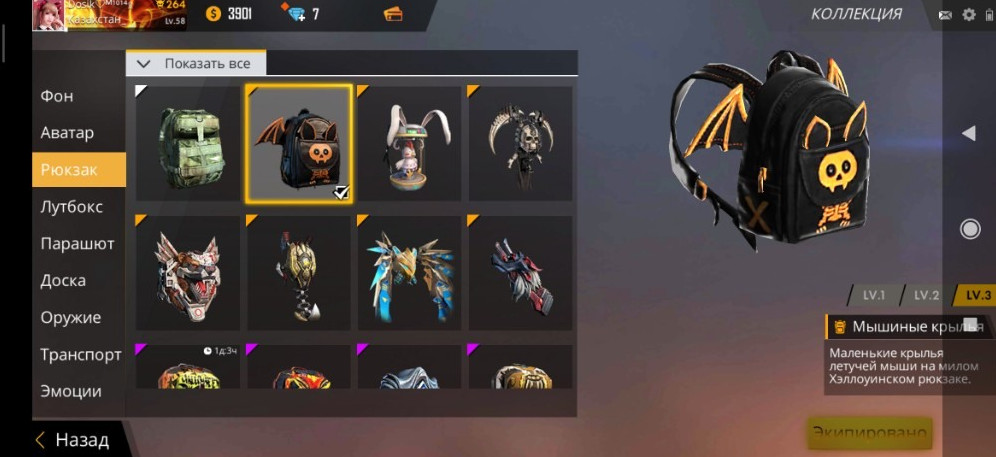Viewport: 996px width, 457px height.
Task: Switch to Эмоции category
Action: (x=71, y=391)
